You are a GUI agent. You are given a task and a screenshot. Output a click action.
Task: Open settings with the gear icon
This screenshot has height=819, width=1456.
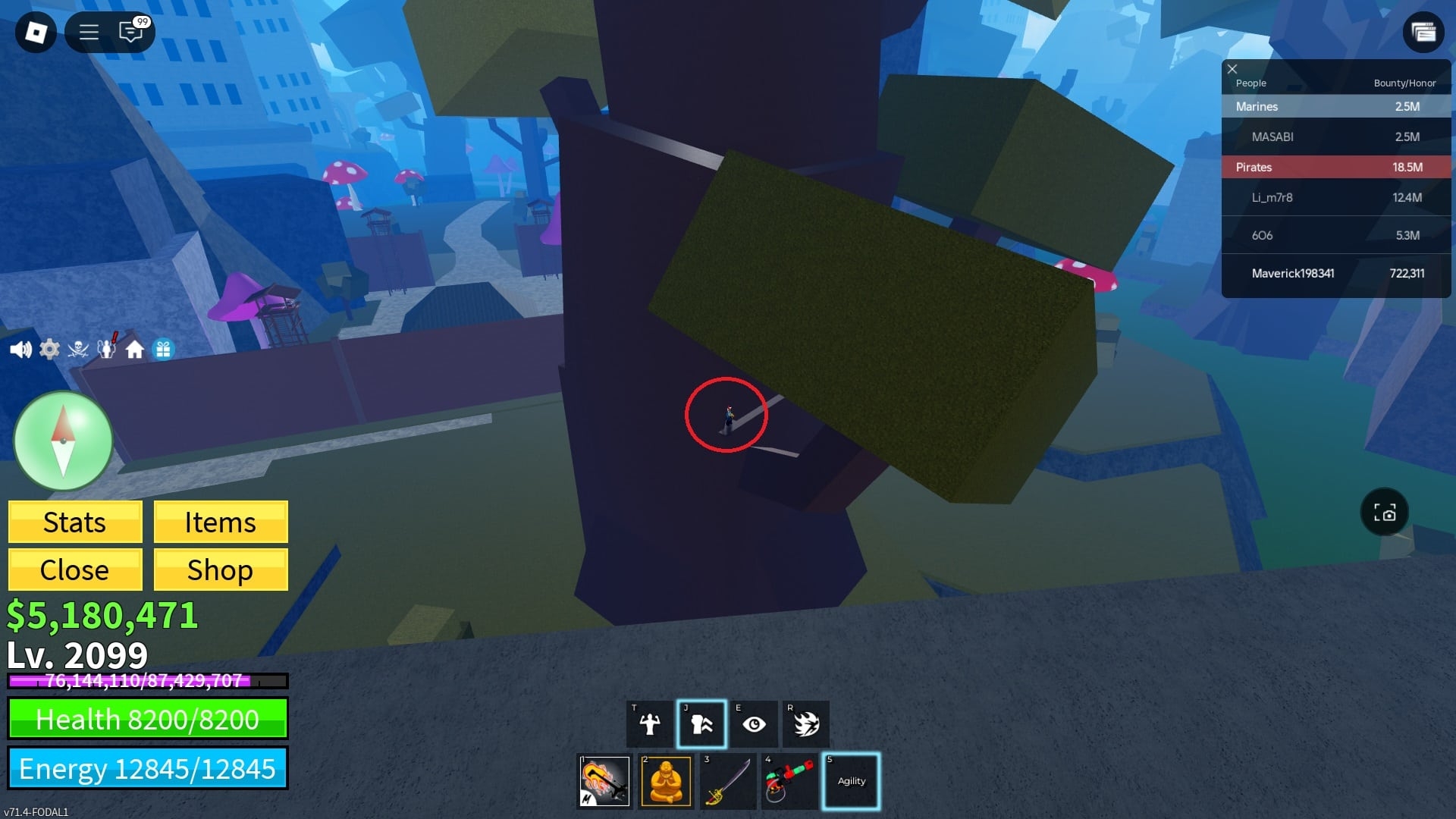49,350
